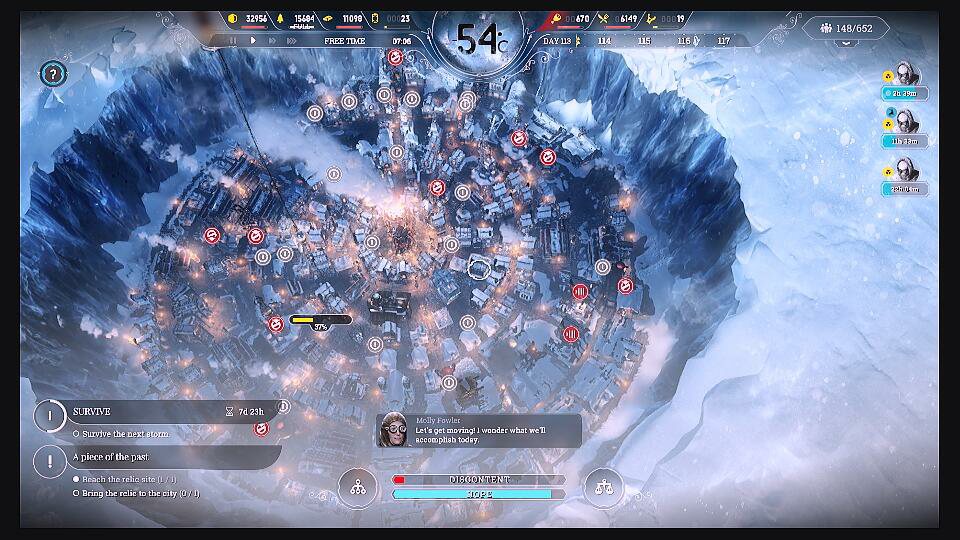Open the technology tree button
This screenshot has width=960, height=540.
[x=357, y=488]
